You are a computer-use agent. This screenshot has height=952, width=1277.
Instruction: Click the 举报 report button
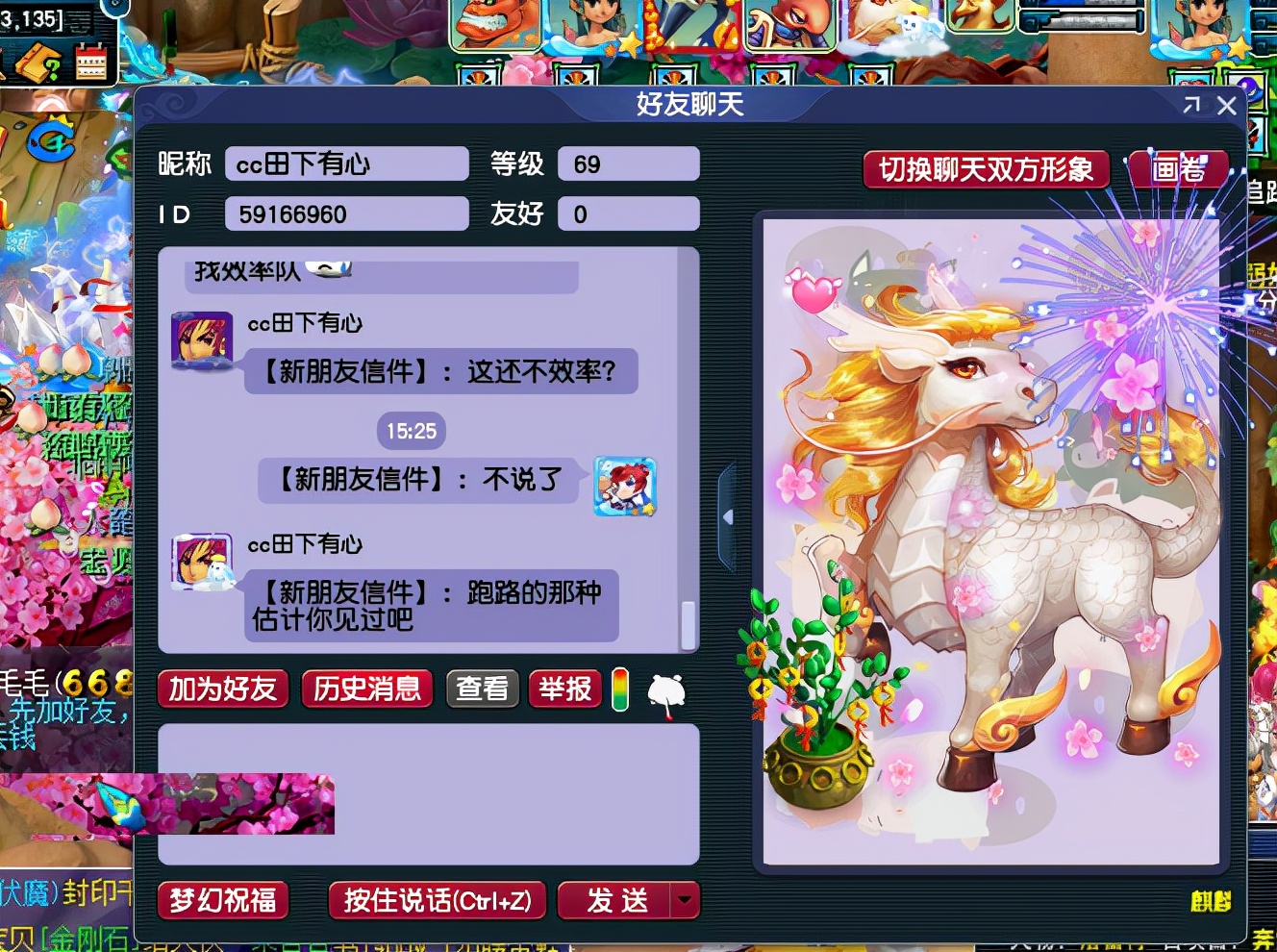(564, 689)
